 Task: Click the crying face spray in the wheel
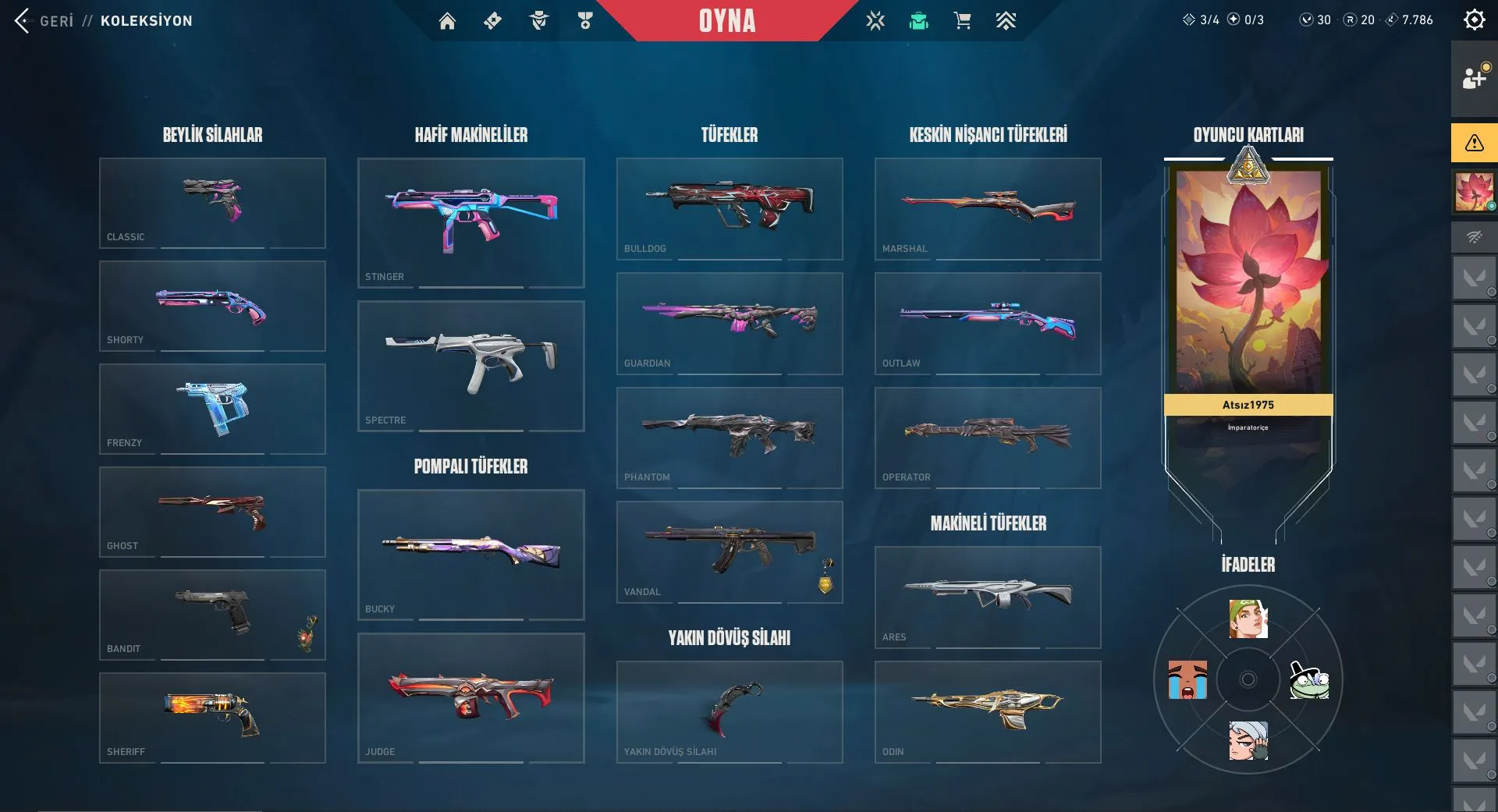[x=1187, y=680]
